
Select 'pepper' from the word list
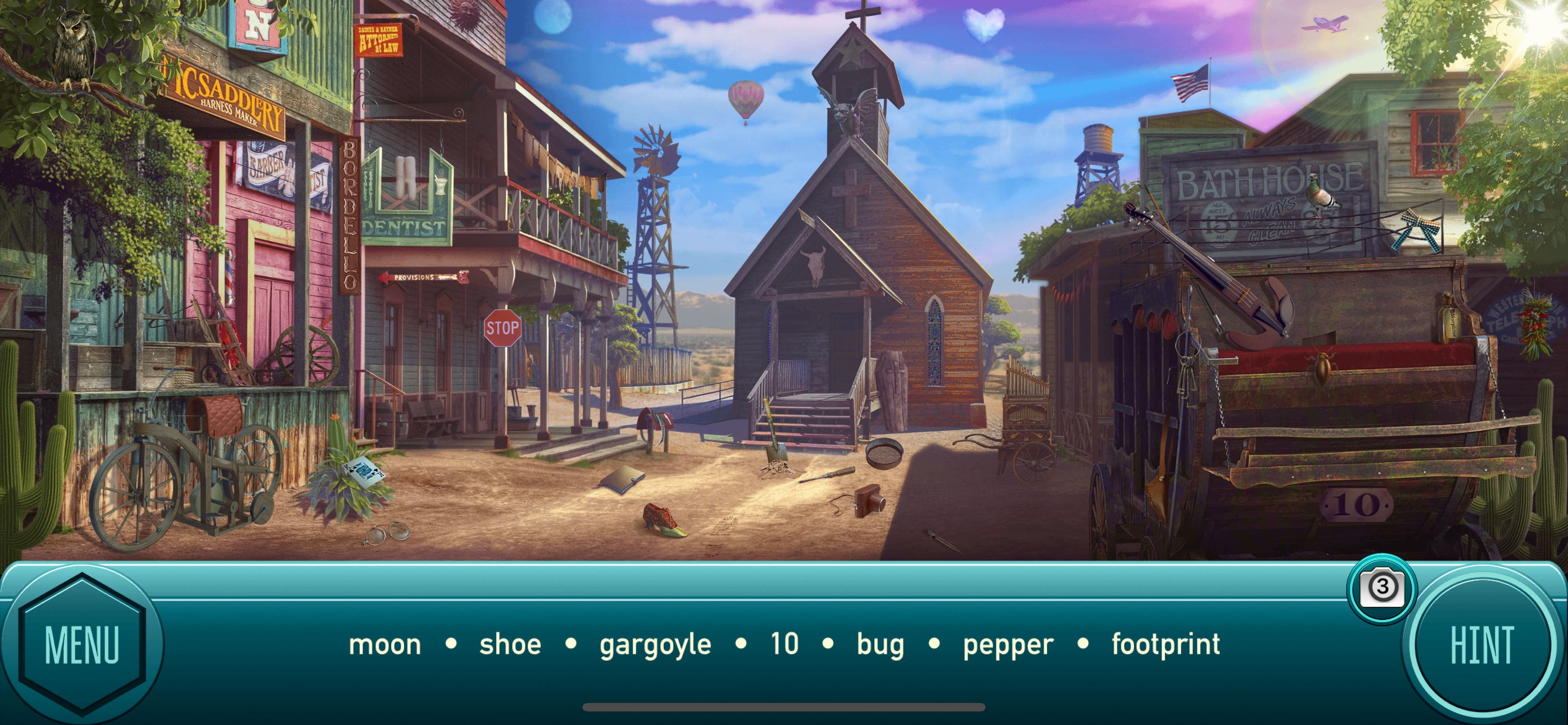1008,644
